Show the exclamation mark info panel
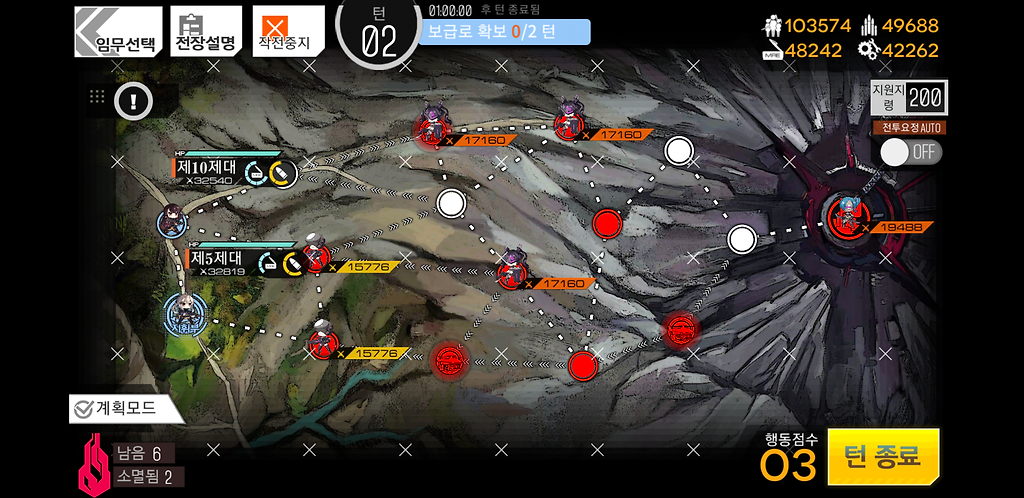This screenshot has width=1024, height=498. point(132,99)
